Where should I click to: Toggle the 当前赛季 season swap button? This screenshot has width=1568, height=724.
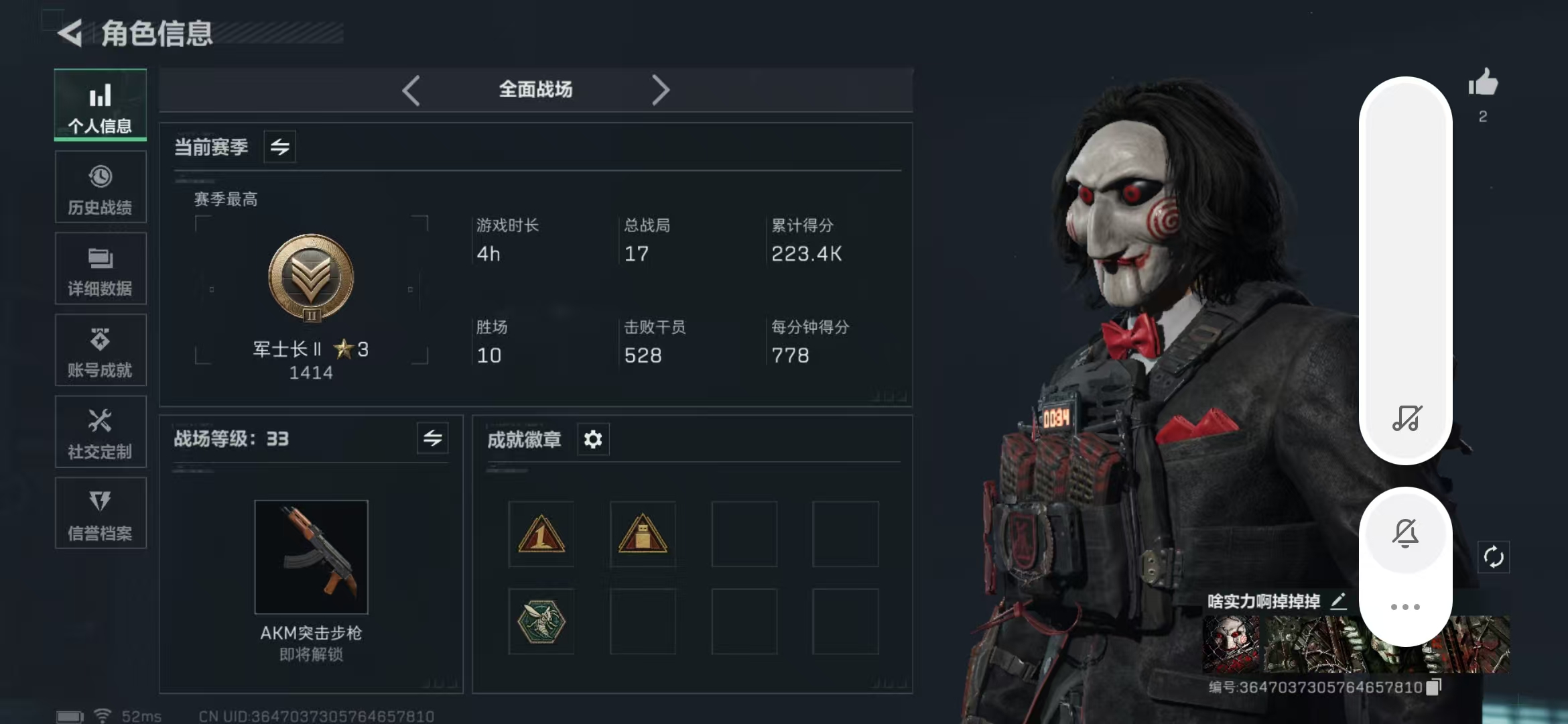[x=279, y=147]
